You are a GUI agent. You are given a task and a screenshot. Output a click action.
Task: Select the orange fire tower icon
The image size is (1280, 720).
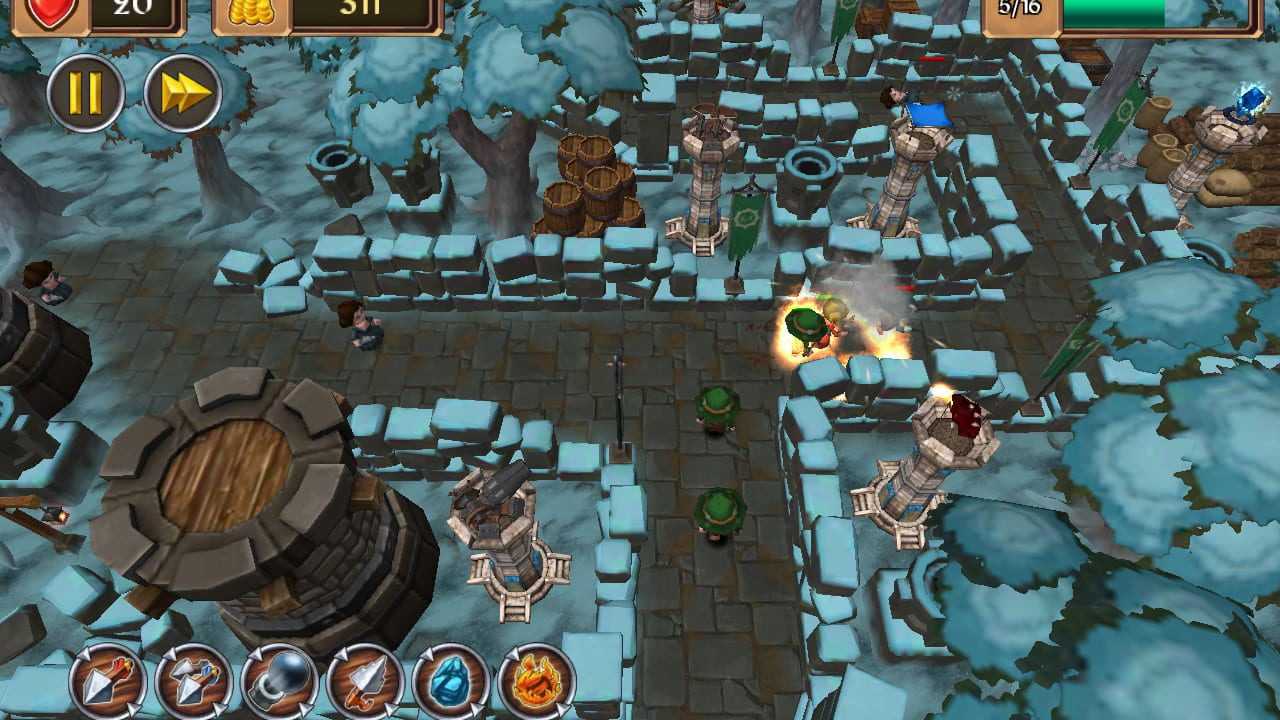pos(537,682)
